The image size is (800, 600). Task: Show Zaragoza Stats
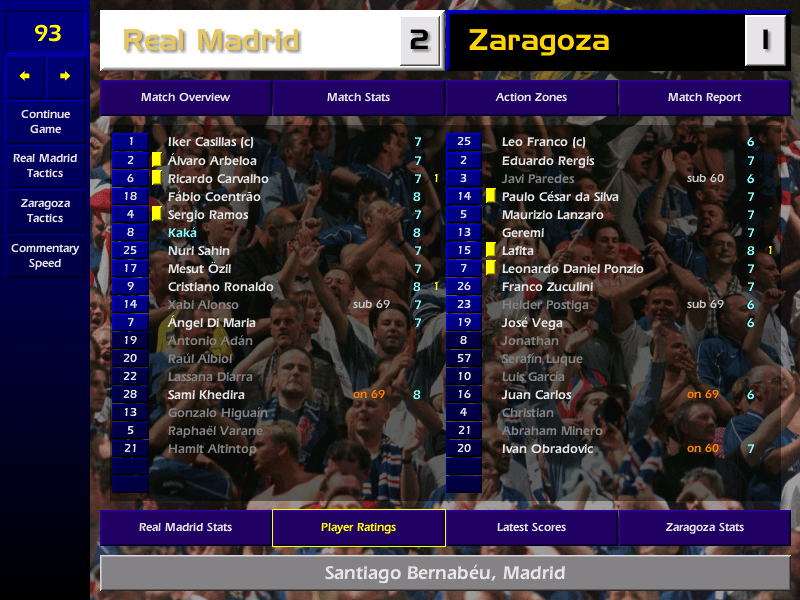(x=704, y=527)
